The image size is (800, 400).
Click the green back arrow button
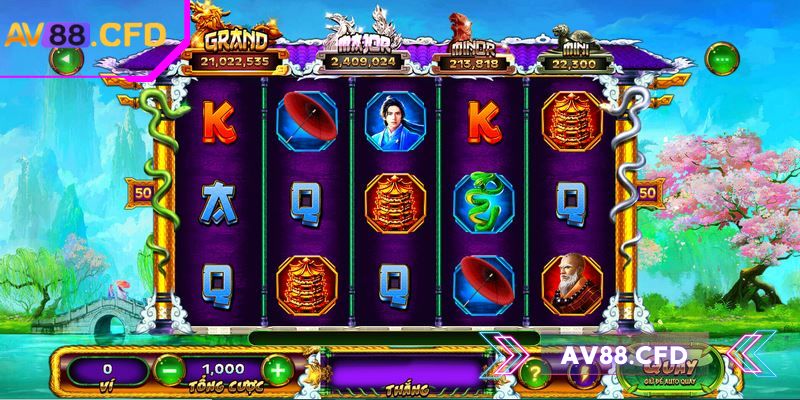point(66,60)
